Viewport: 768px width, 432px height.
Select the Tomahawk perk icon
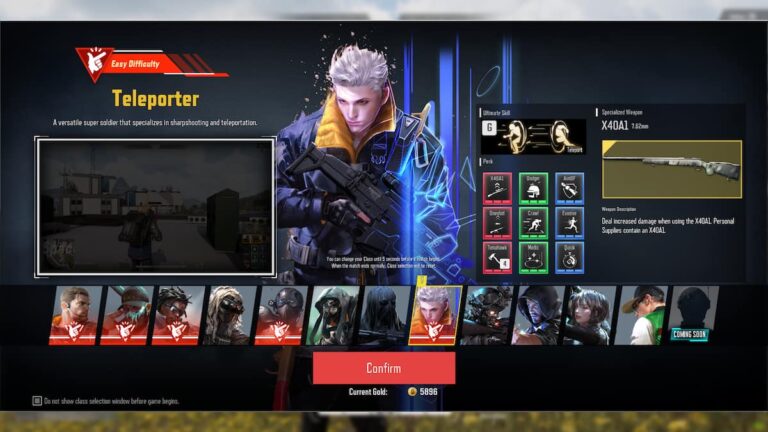click(498, 257)
